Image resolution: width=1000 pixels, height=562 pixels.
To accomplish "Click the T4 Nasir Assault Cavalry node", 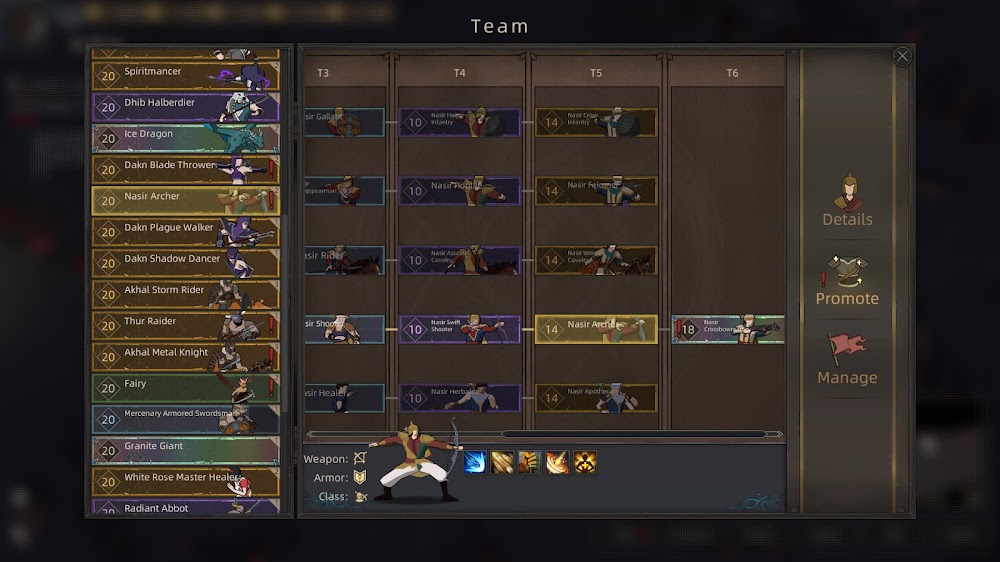I will click(460, 260).
